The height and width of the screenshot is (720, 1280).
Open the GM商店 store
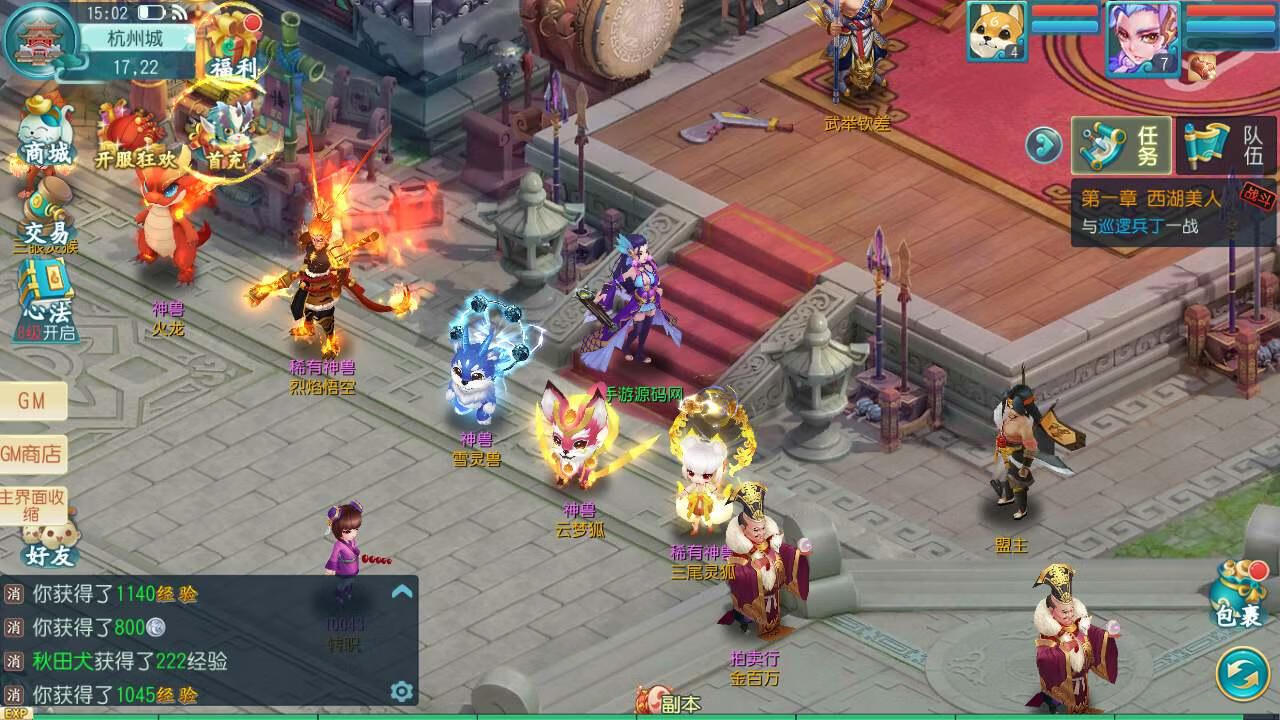tap(33, 454)
